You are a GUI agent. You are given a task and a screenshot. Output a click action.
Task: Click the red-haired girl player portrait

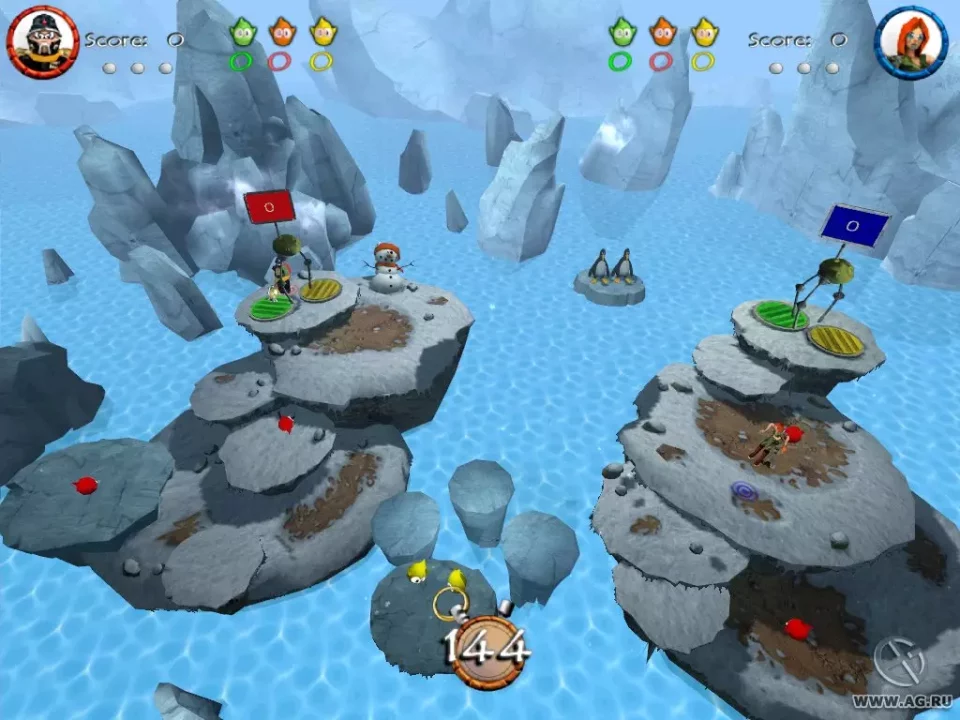911,42
